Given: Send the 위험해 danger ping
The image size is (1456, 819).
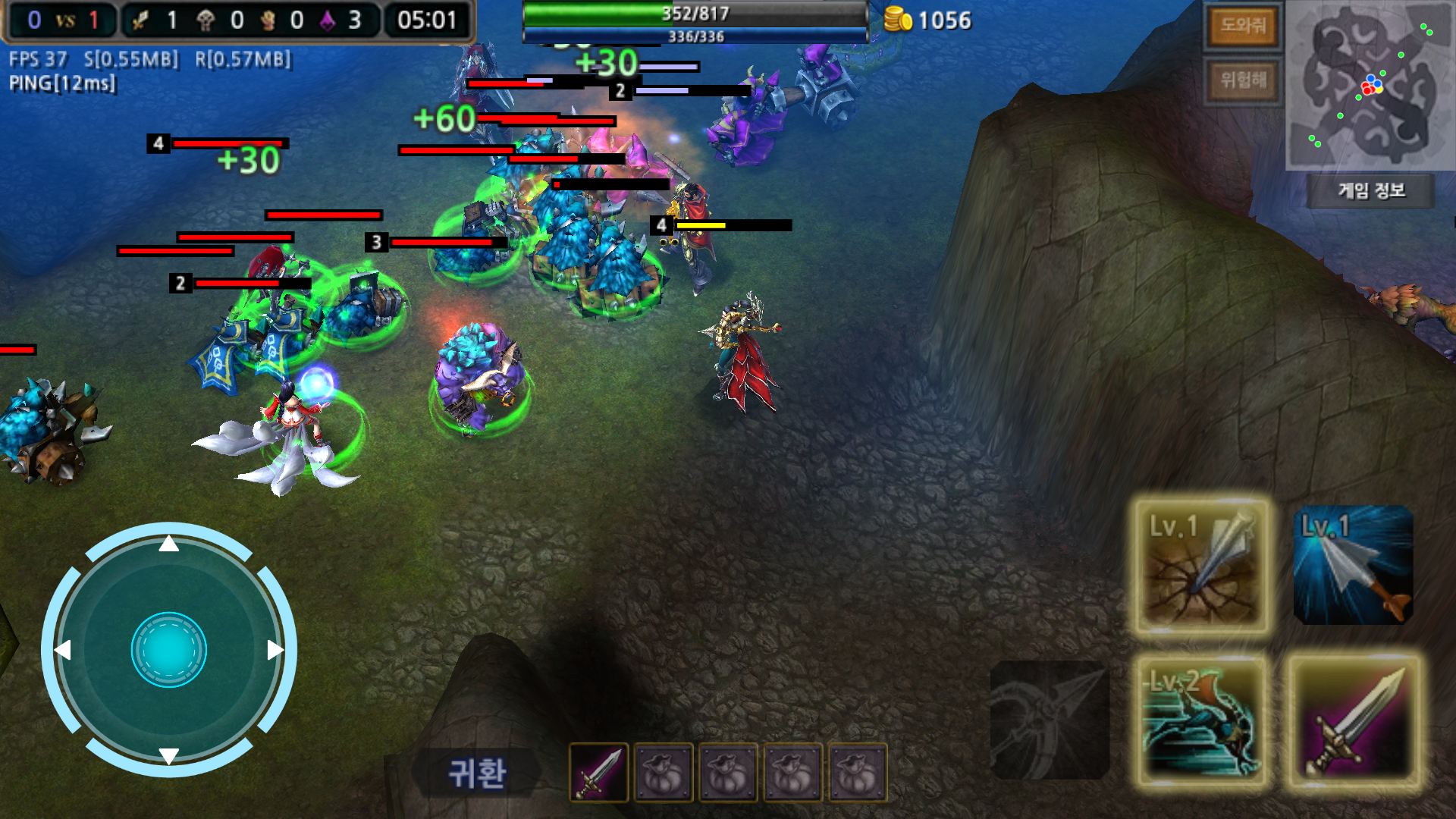Looking at the screenshot, I should pyautogui.click(x=1244, y=78).
